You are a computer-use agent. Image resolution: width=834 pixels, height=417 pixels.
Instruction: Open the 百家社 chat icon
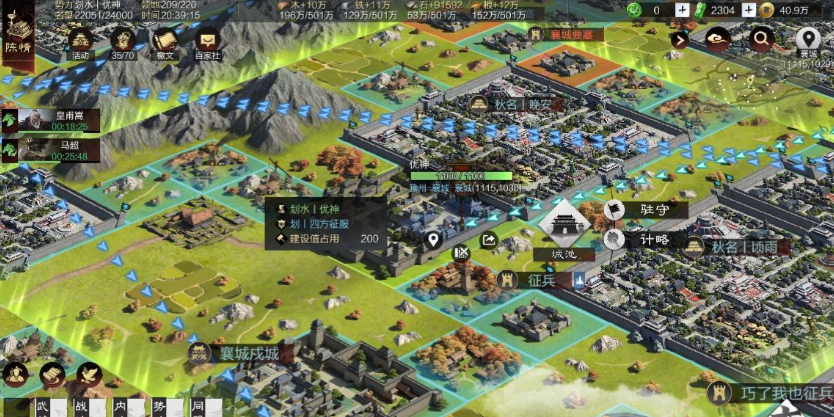pyautogui.click(x=208, y=42)
